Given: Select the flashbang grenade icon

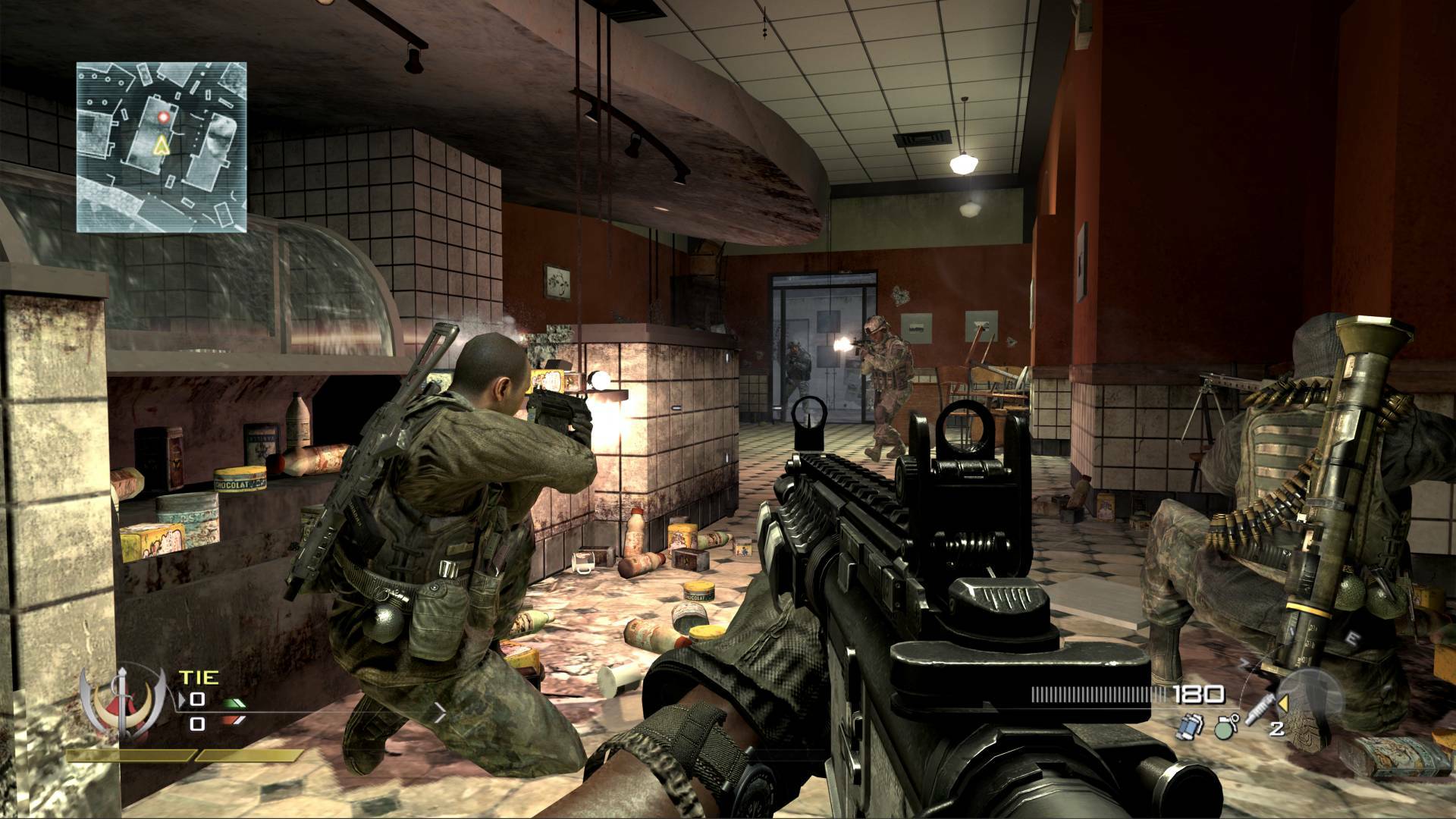Looking at the screenshot, I should [1191, 728].
